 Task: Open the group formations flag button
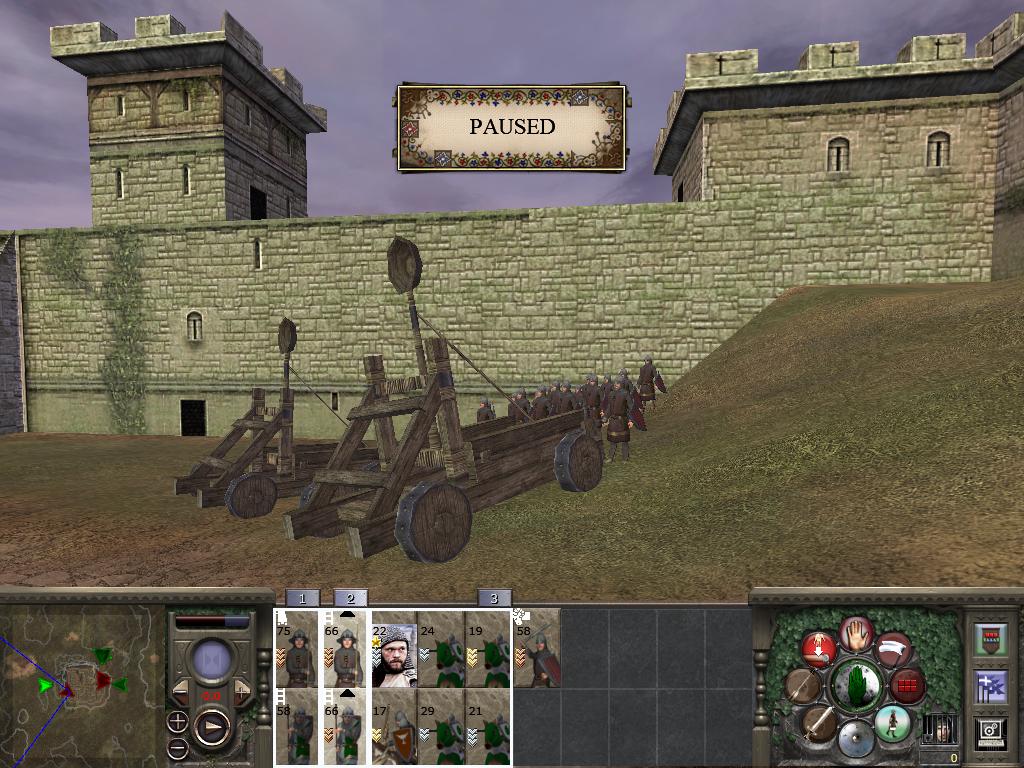(990, 686)
